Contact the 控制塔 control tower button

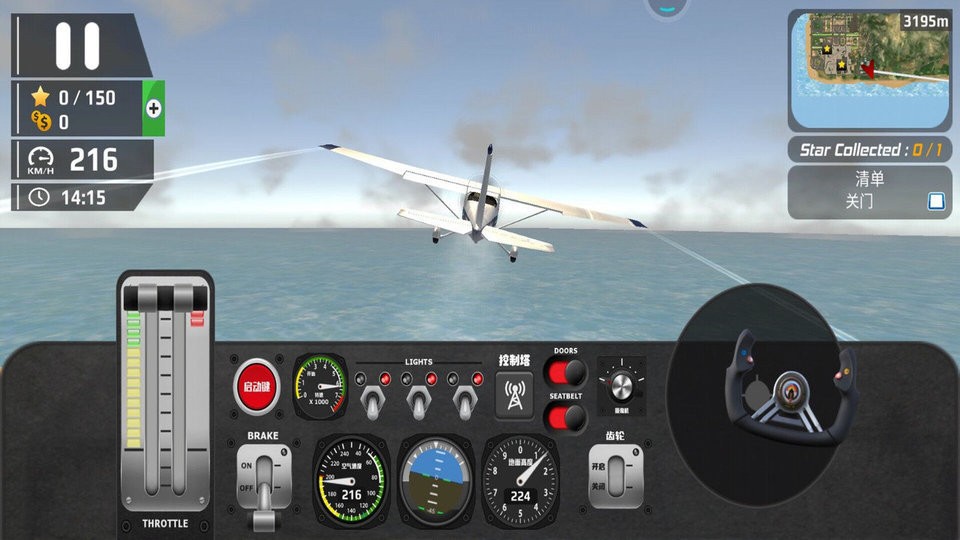tap(514, 393)
